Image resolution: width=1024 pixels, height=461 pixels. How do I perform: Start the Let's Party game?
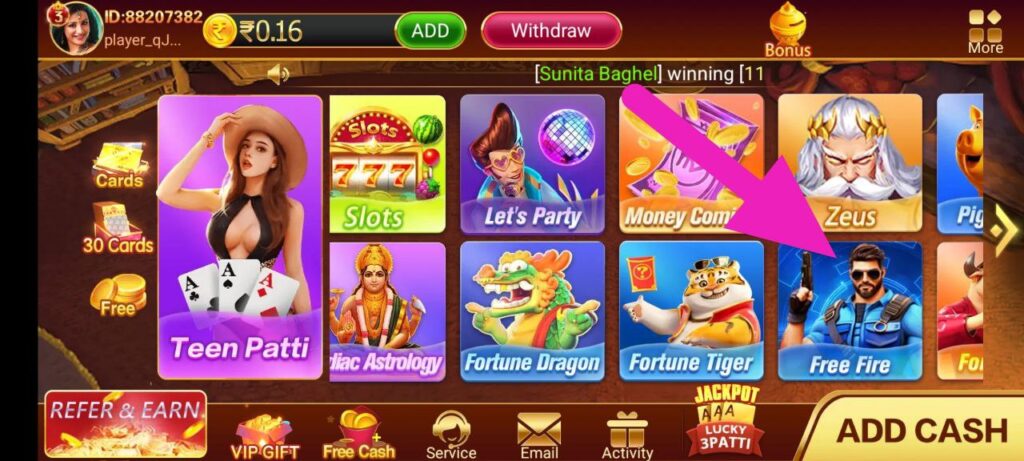pos(532,164)
